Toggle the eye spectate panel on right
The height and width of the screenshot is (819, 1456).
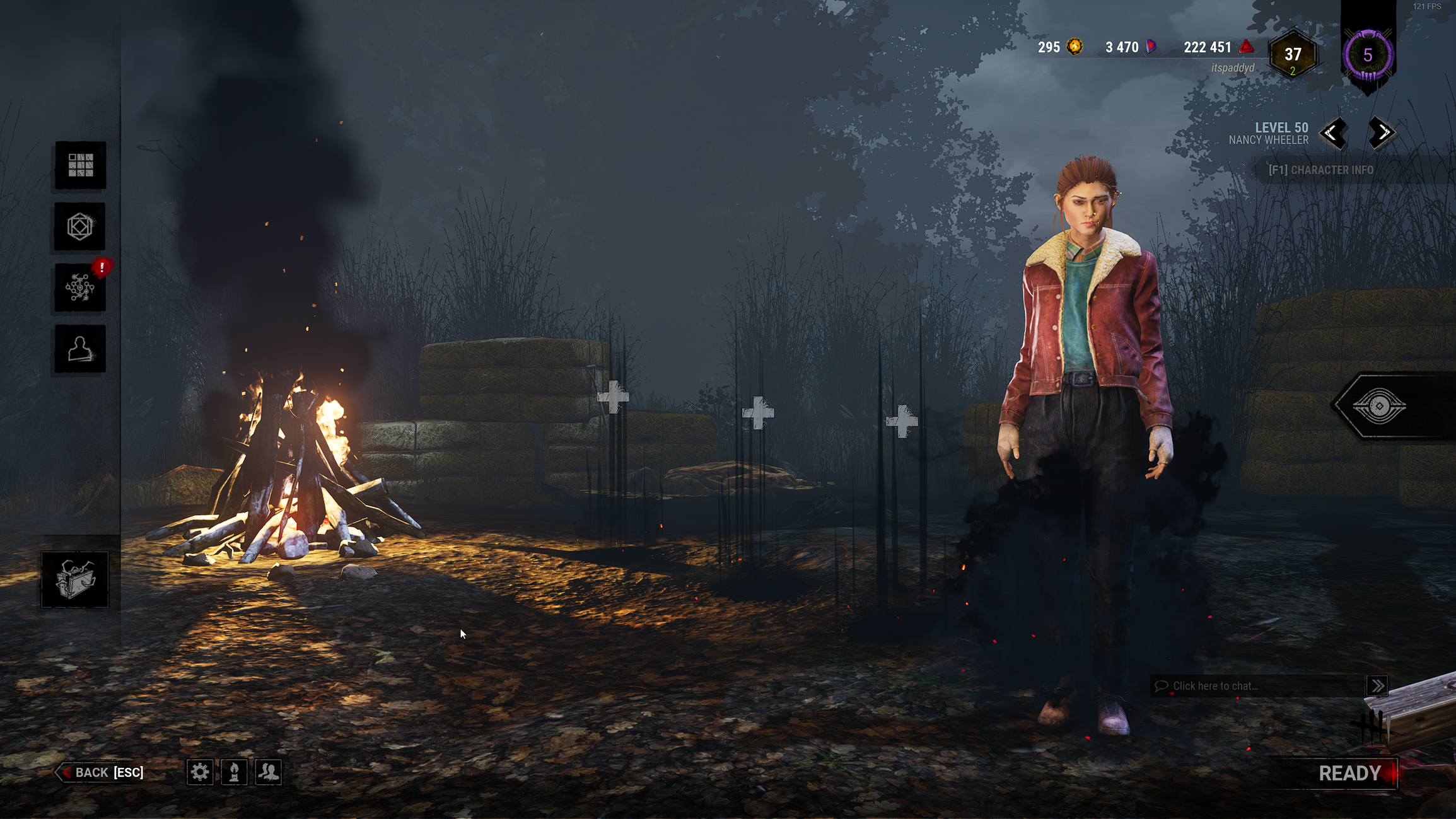[1379, 406]
